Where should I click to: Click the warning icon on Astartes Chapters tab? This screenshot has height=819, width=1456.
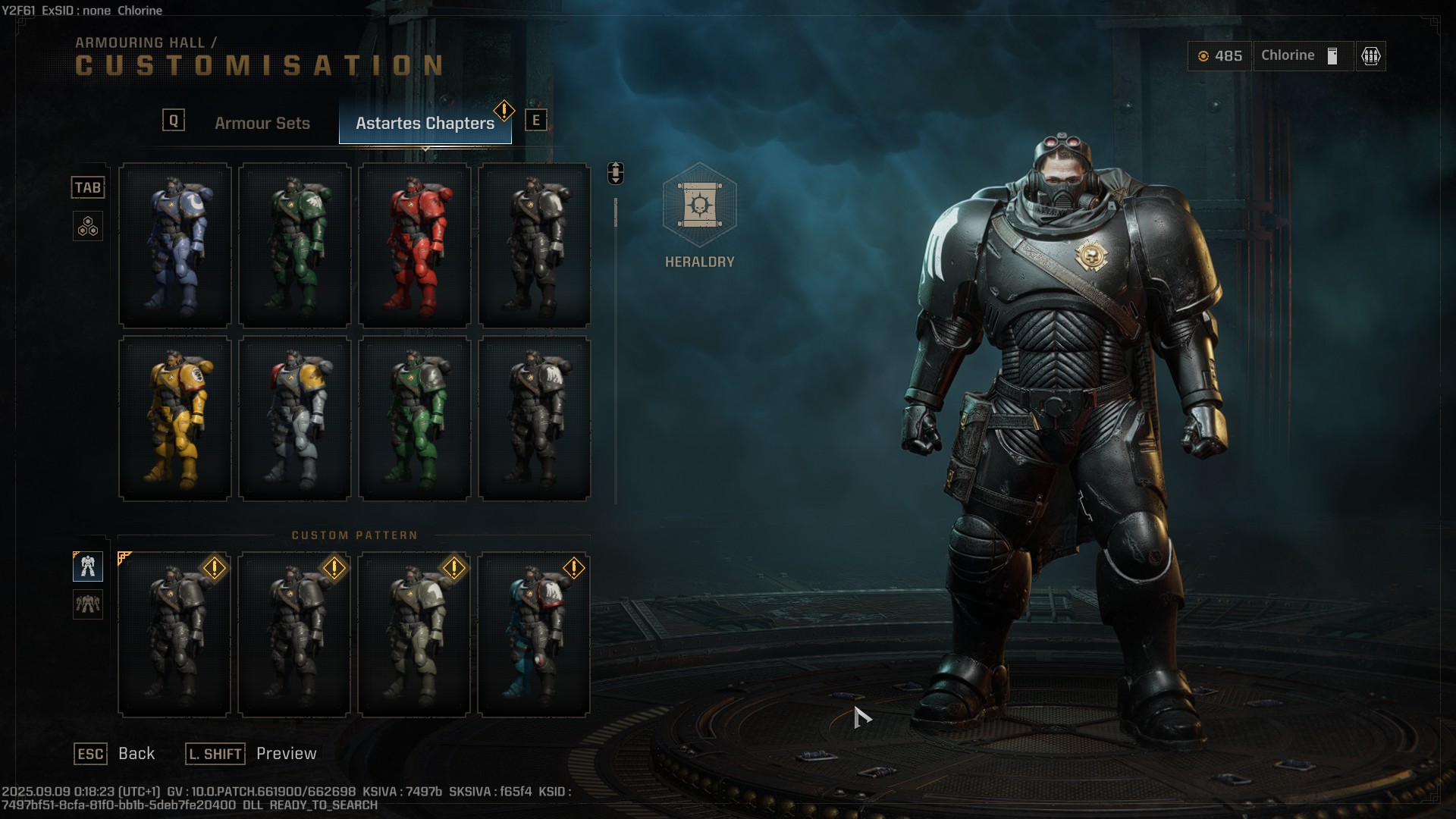tap(502, 109)
